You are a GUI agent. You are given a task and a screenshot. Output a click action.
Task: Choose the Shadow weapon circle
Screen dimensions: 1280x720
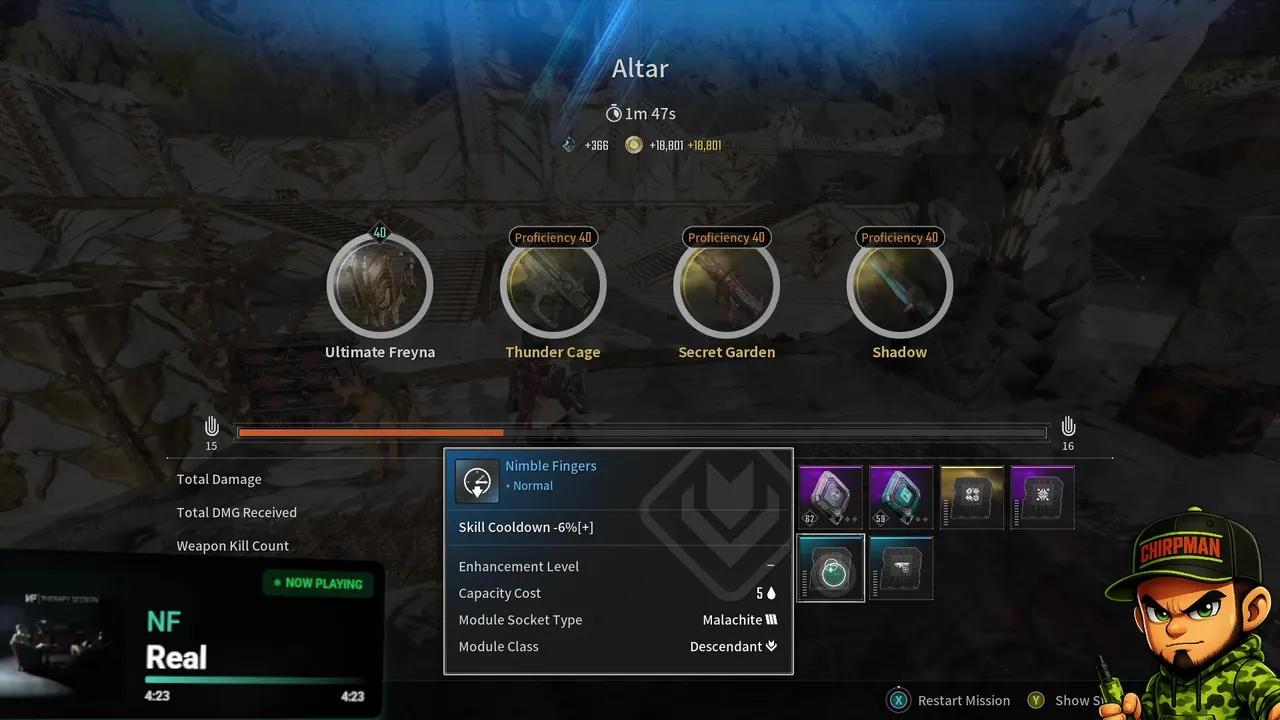(900, 286)
